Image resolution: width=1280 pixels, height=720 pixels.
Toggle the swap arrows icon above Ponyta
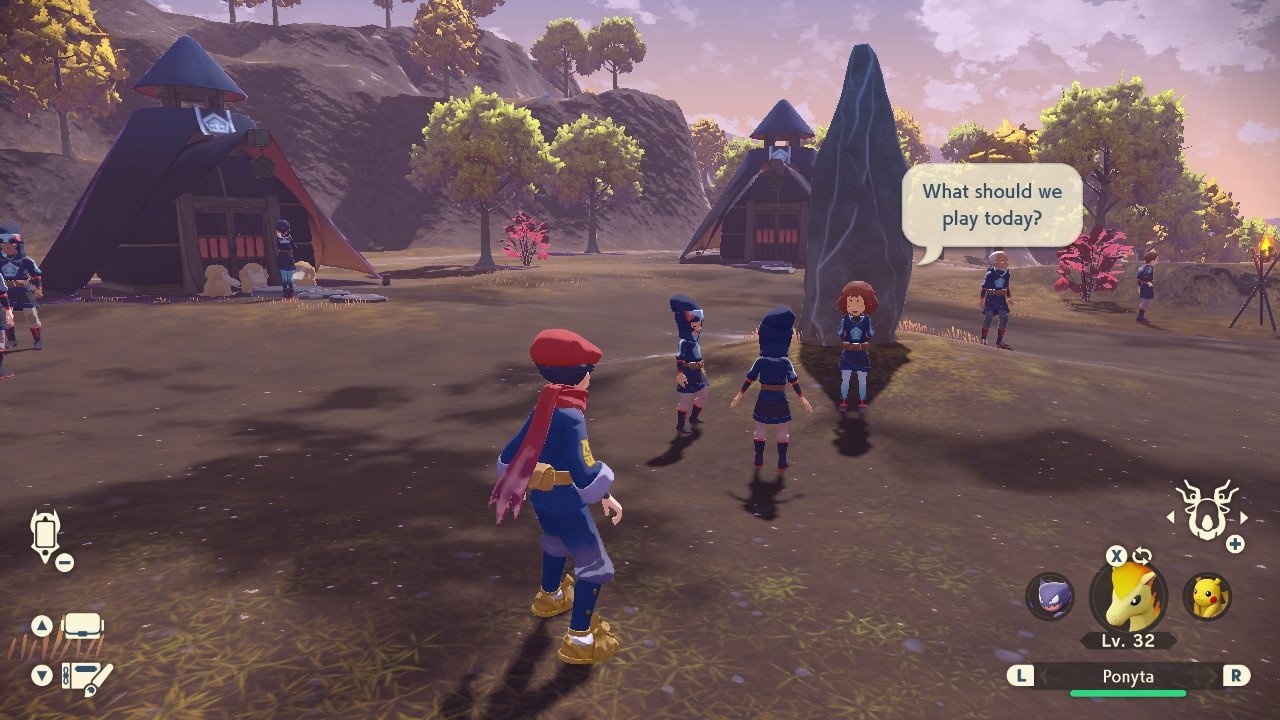pos(1142,556)
